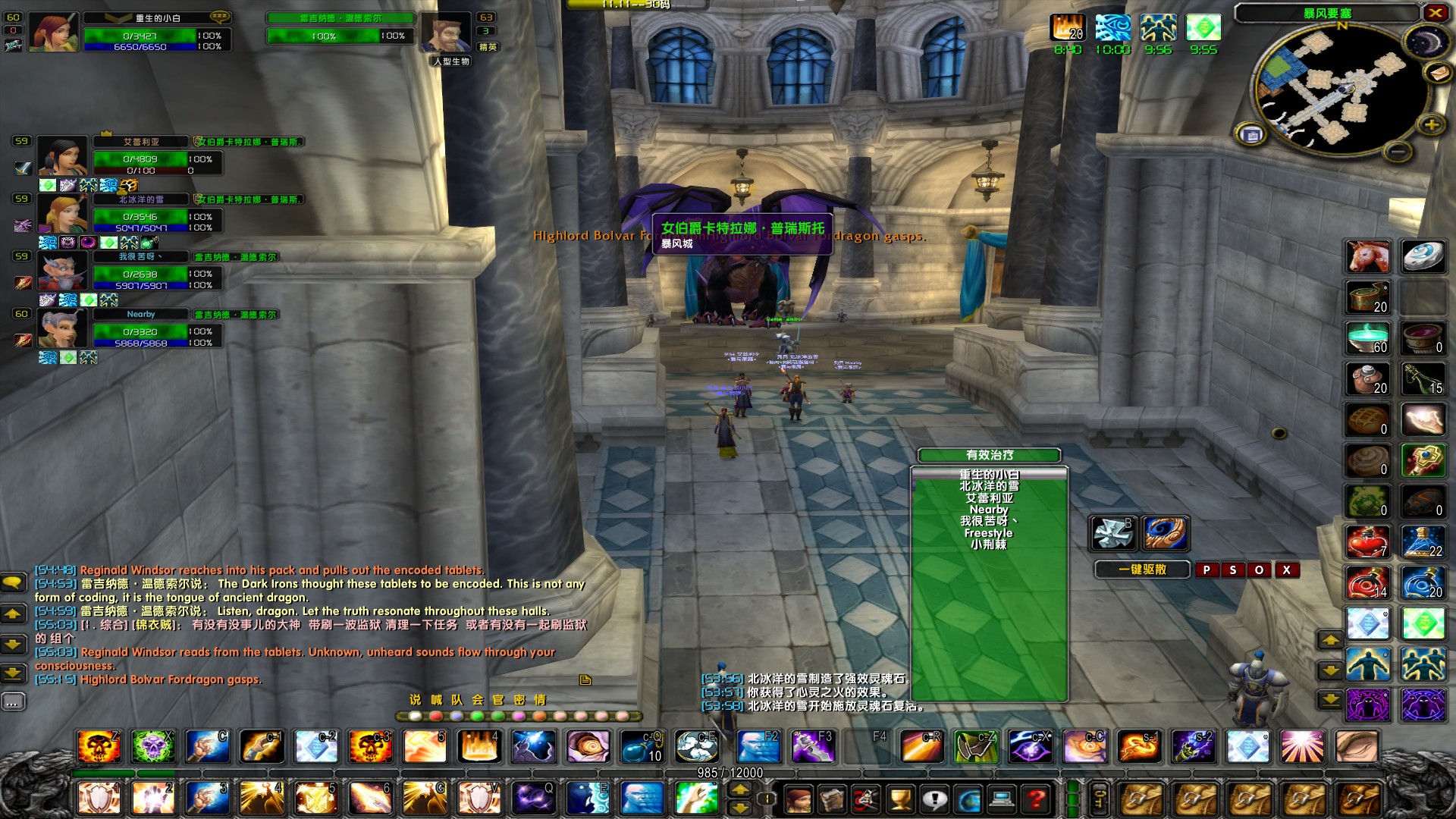Viewport: 1456px width, 819px height.
Task: Toggle the P dispel filter
Action: 1207,570
